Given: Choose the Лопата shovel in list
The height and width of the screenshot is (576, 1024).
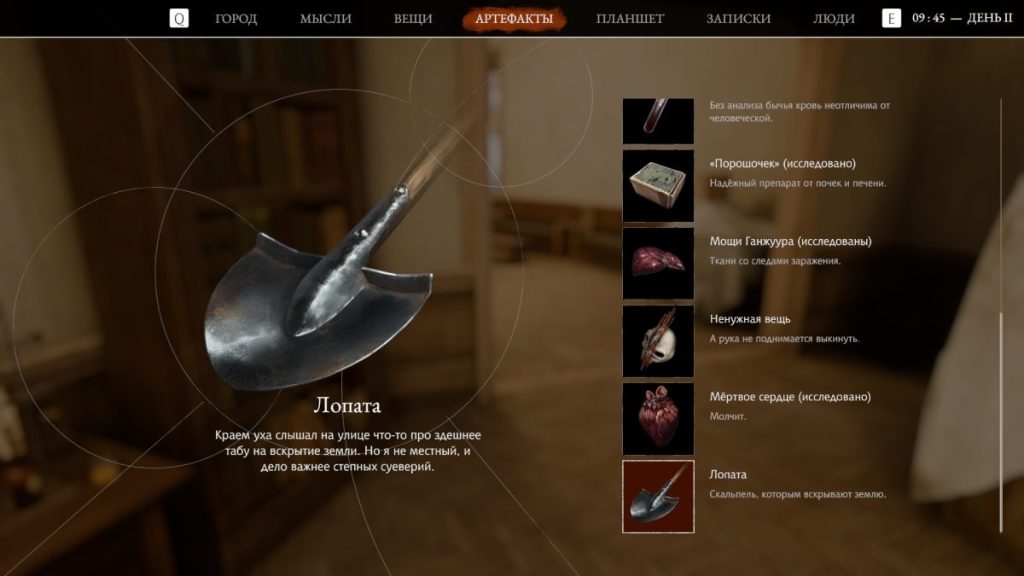Looking at the screenshot, I should [x=658, y=496].
